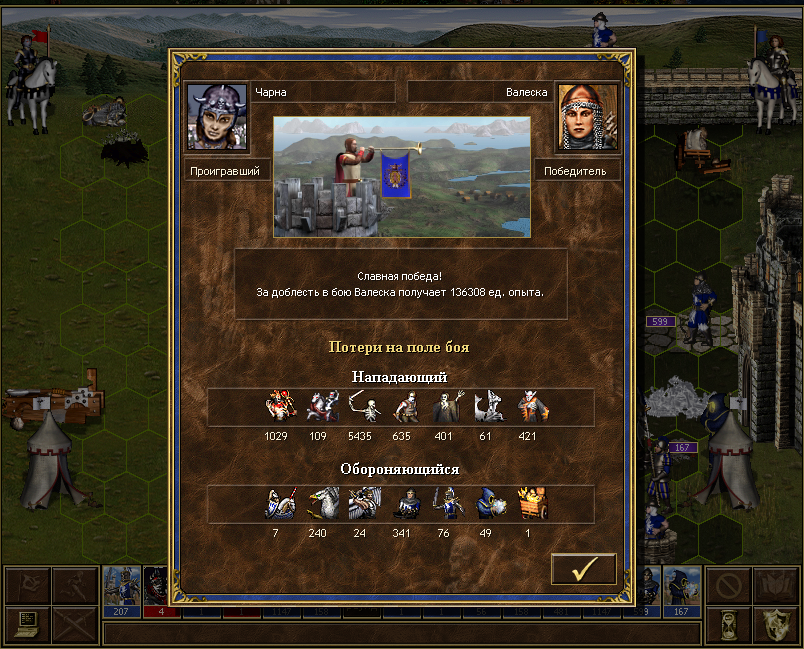Confirm the battle results with the checkmark button
804x649 pixels.
pyautogui.click(x=584, y=568)
